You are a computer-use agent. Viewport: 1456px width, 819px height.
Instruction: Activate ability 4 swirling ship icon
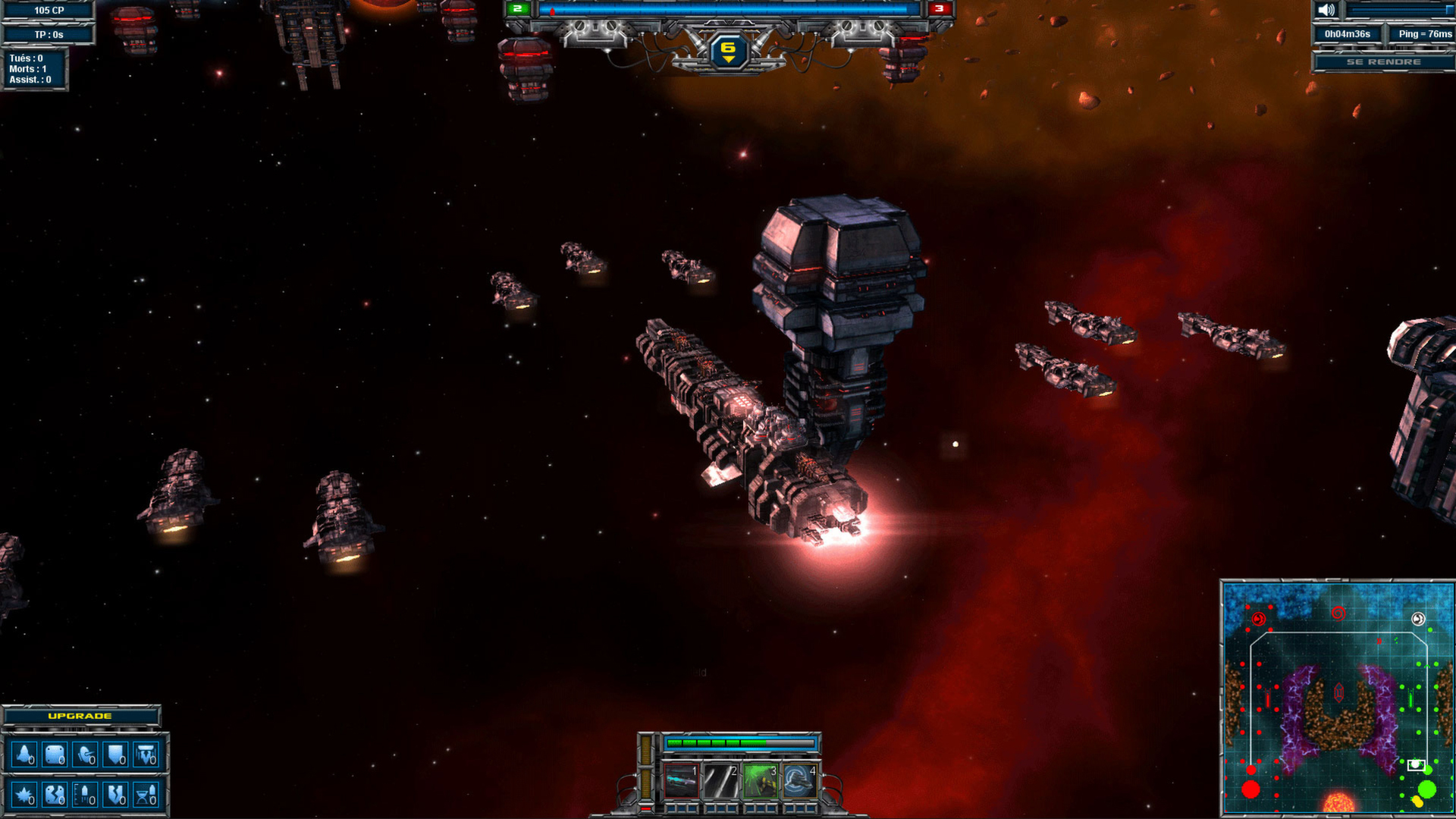pyautogui.click(x=799, y=781)
